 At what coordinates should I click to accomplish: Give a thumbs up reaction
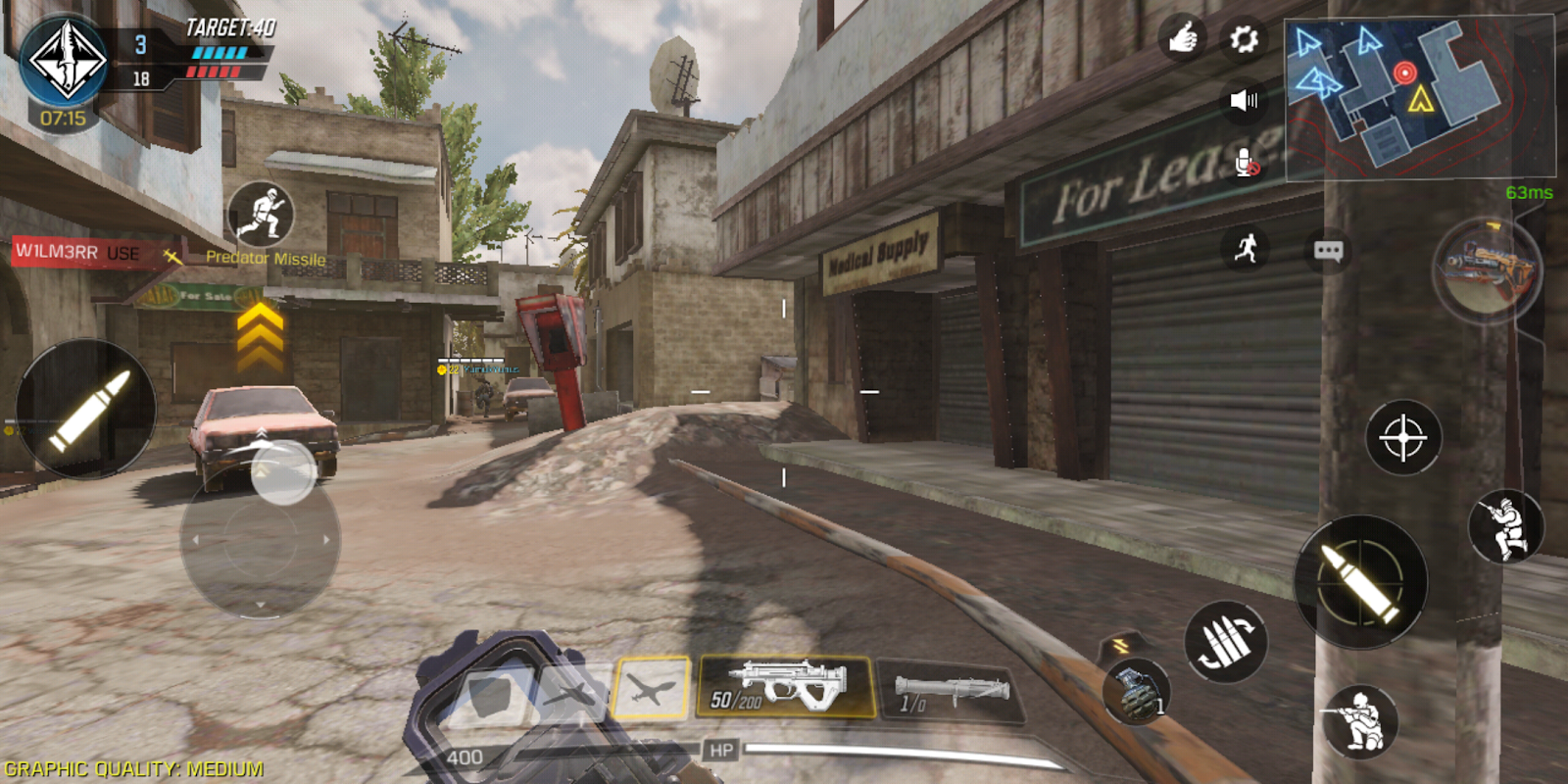[x=1183, y=38]
